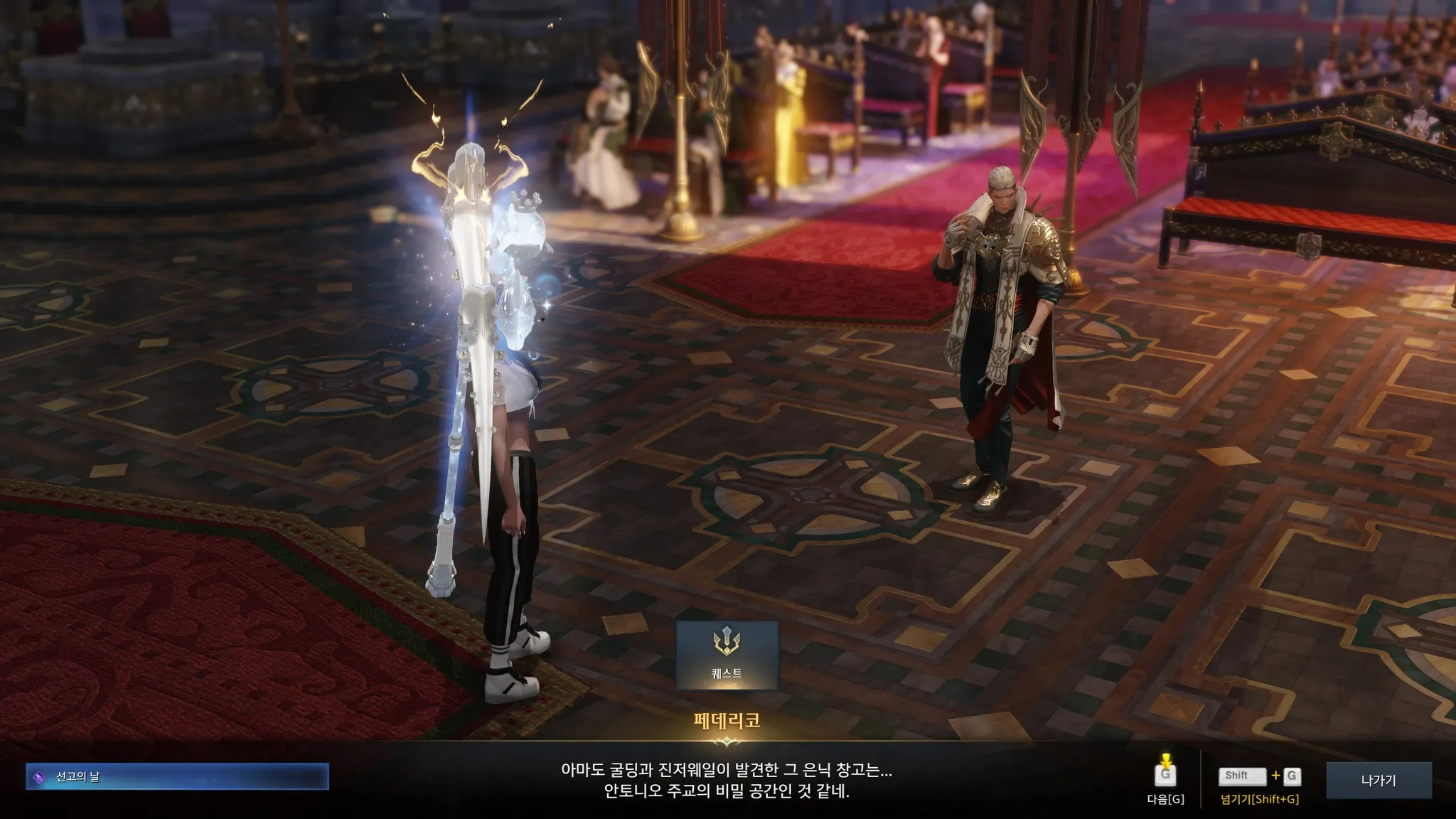Image resolution: width=1456 pixels, height=819 pixels.
Task: Advance dialogue with the 다음 button
Action: coord(1165,776)
